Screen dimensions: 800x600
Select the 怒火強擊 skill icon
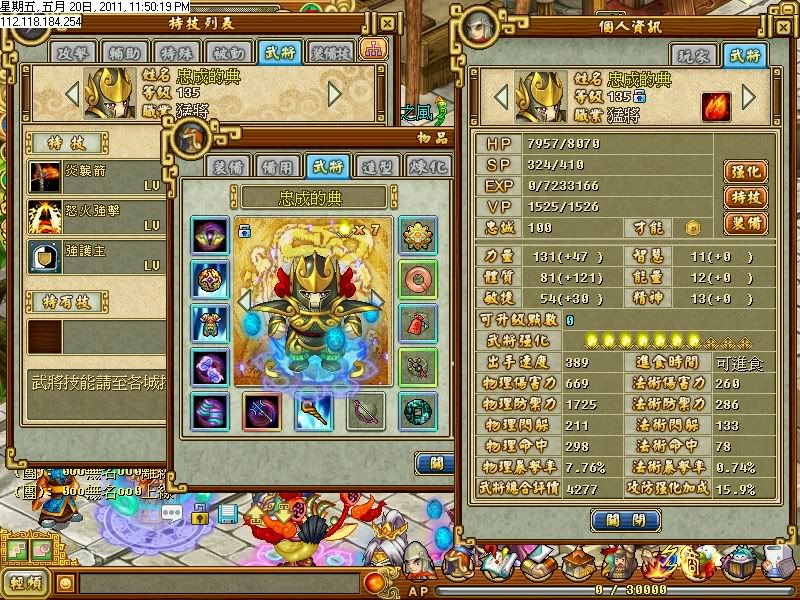click(x=45, y=215)
